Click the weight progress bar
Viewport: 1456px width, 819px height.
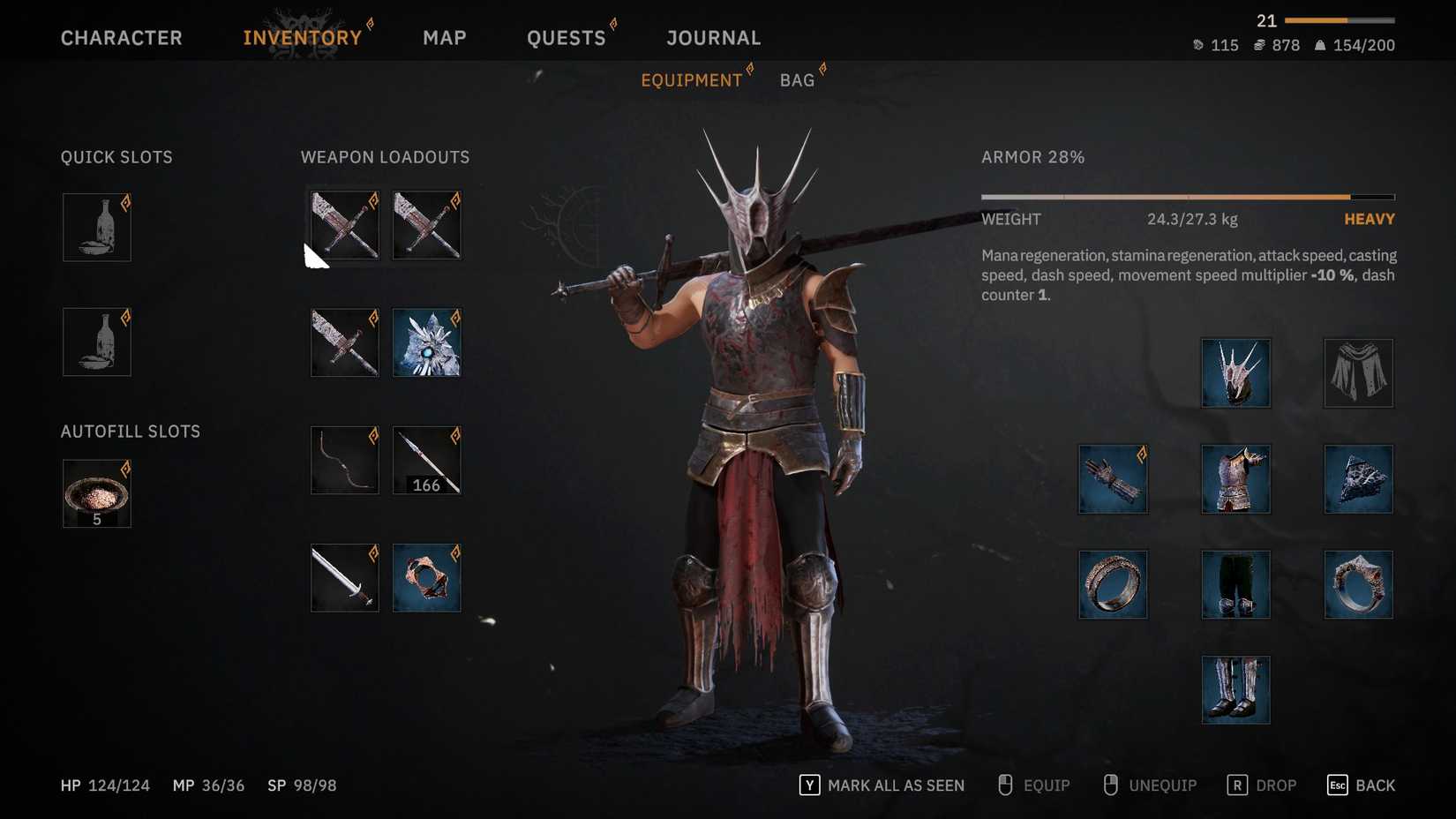coord(1187,194)
